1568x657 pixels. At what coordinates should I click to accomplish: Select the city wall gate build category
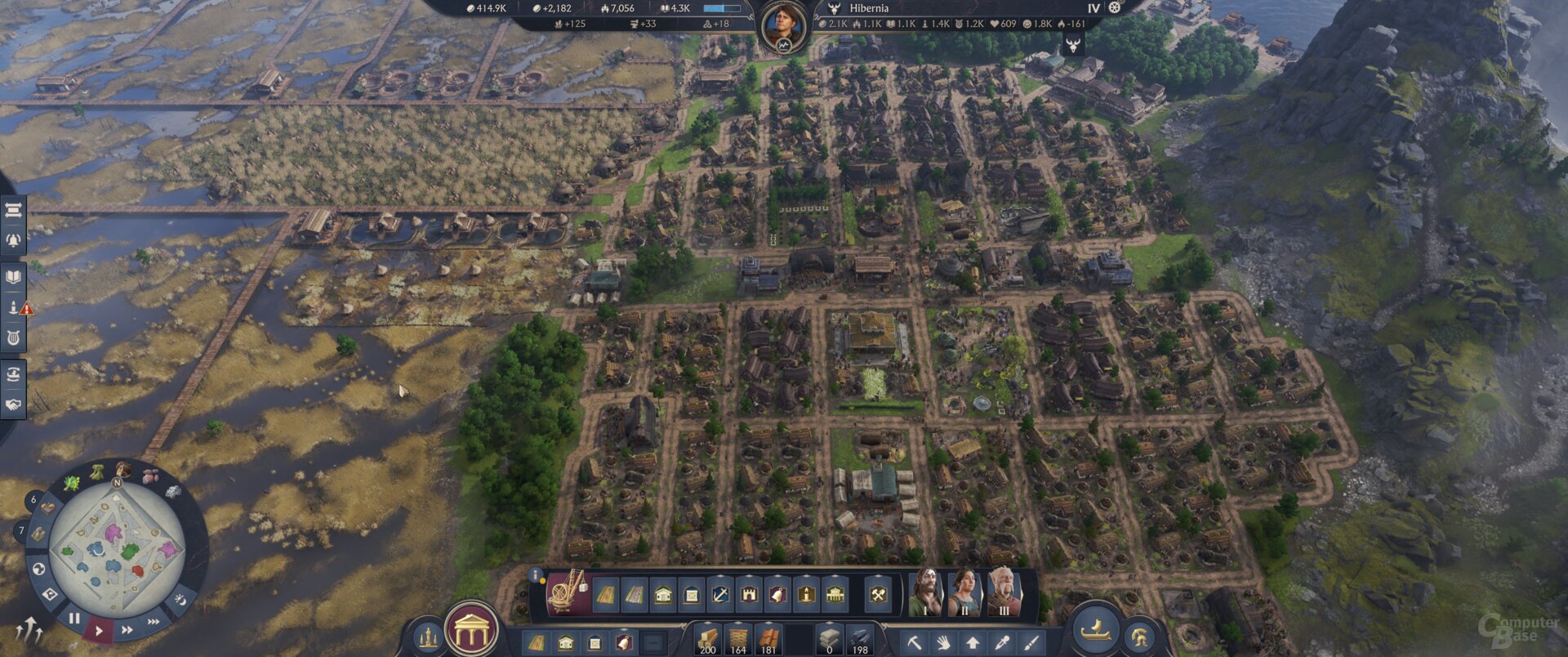749,594
